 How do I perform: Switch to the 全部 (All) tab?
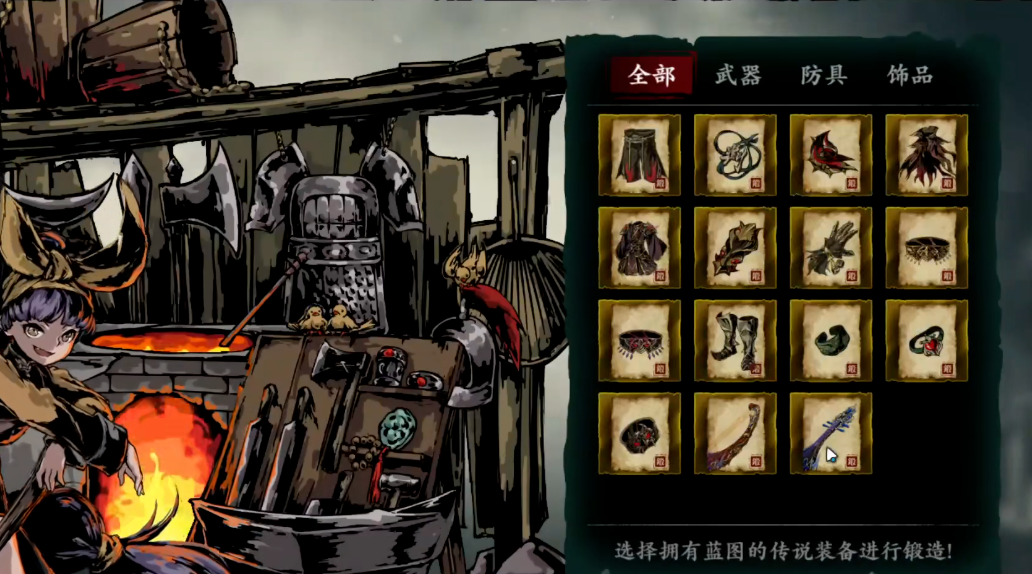click(652, 75)
